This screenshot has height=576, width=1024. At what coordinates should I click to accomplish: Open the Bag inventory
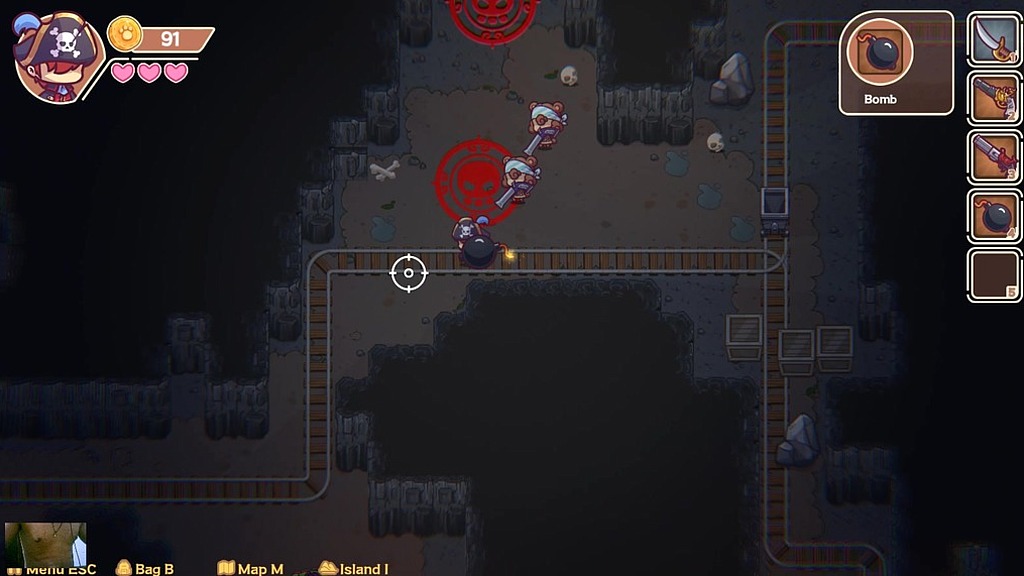pos(145,569)
